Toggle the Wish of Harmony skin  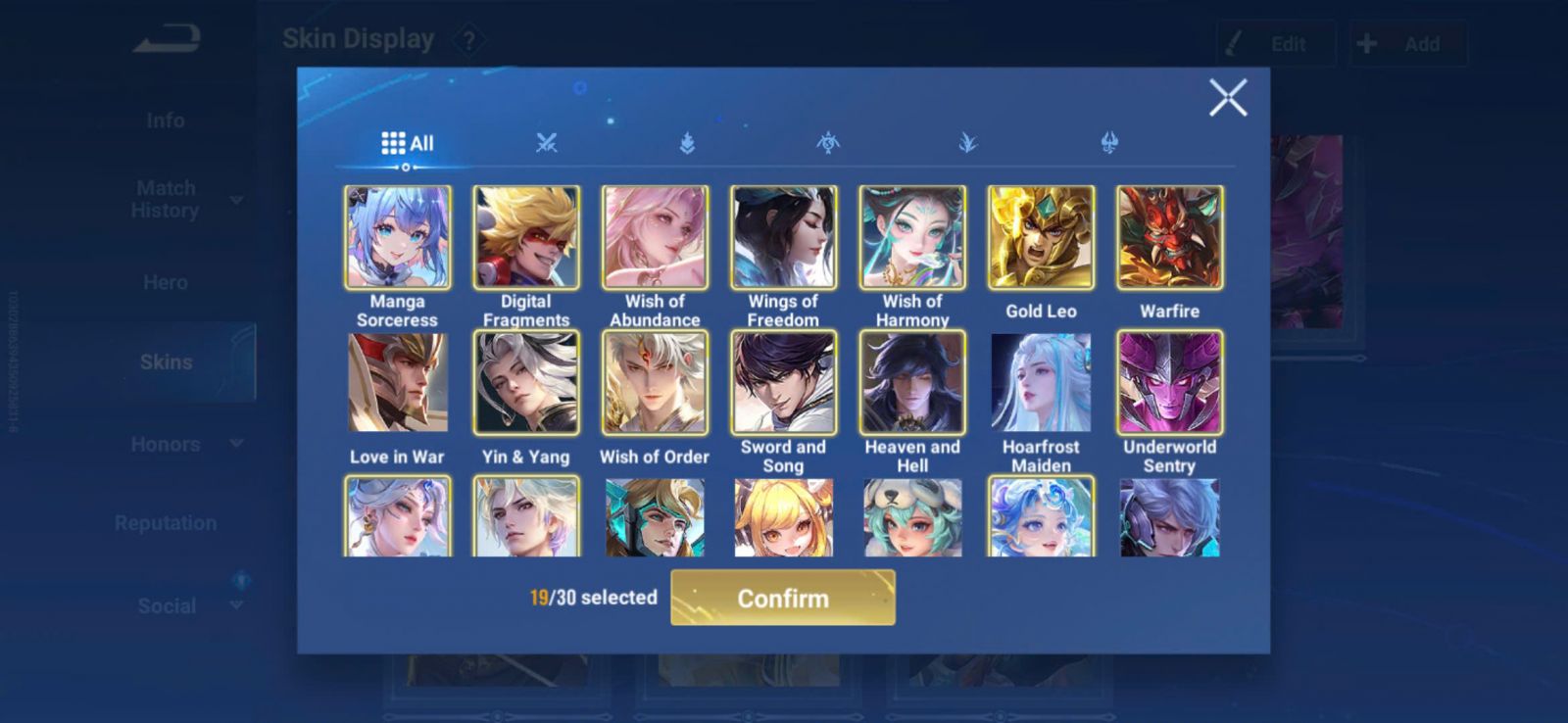pos(912,238)
